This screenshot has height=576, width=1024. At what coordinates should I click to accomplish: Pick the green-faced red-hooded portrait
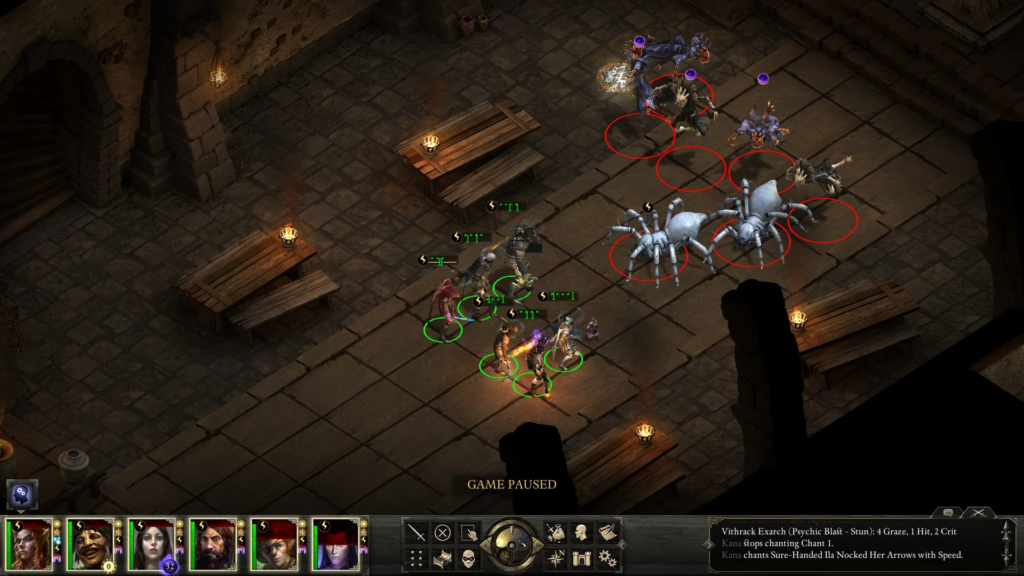pos(275,545)
